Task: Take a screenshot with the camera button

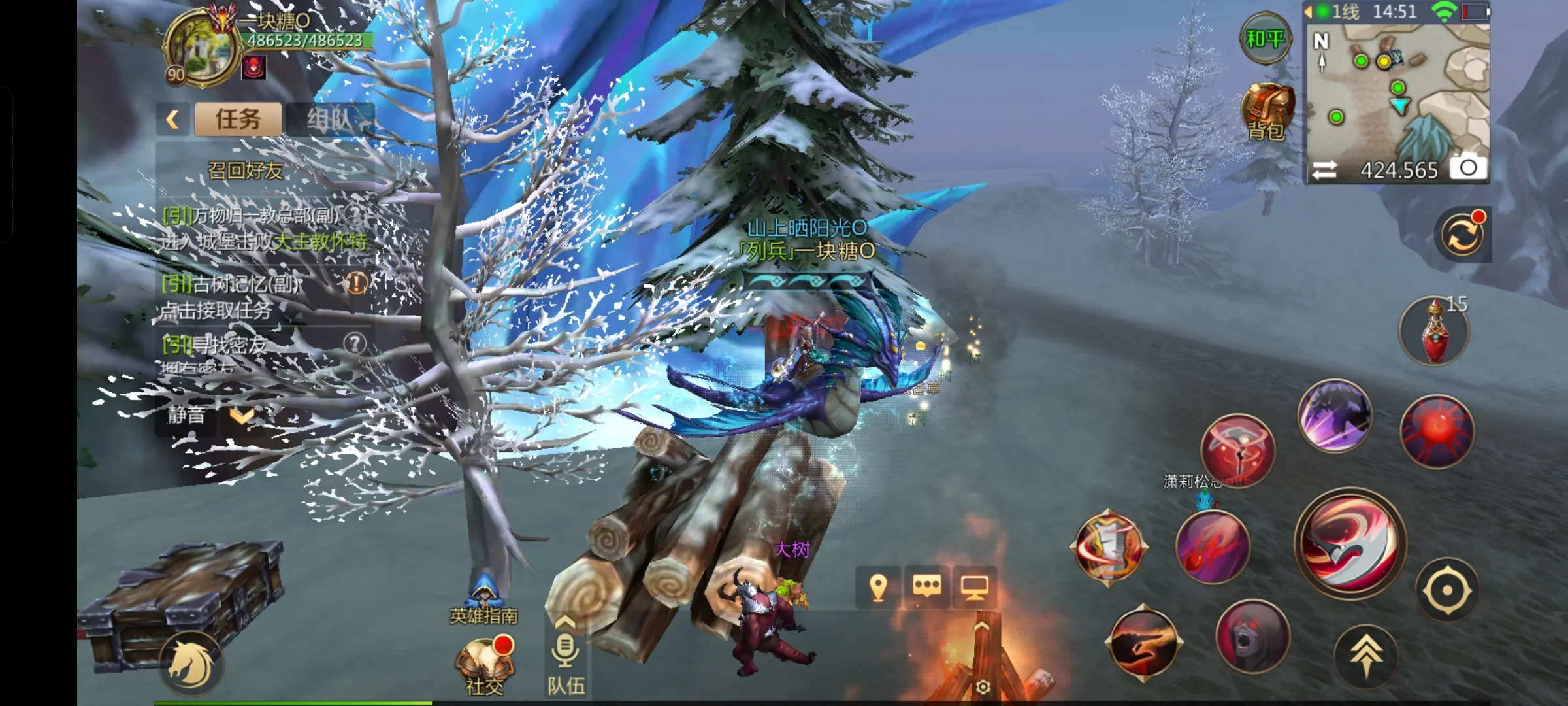Action: point(1468,168)
